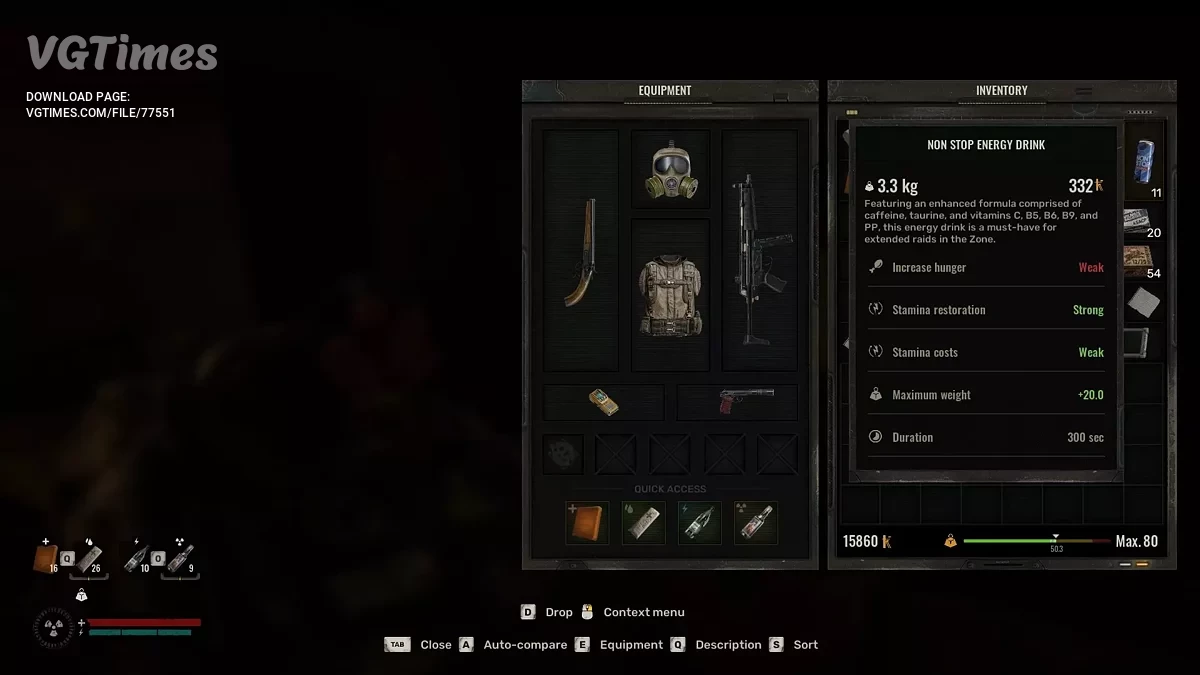Viewport: 1200px width, 675px height.
Task: Open the VGTimes download page link
Action: click(x=100, y=113)
